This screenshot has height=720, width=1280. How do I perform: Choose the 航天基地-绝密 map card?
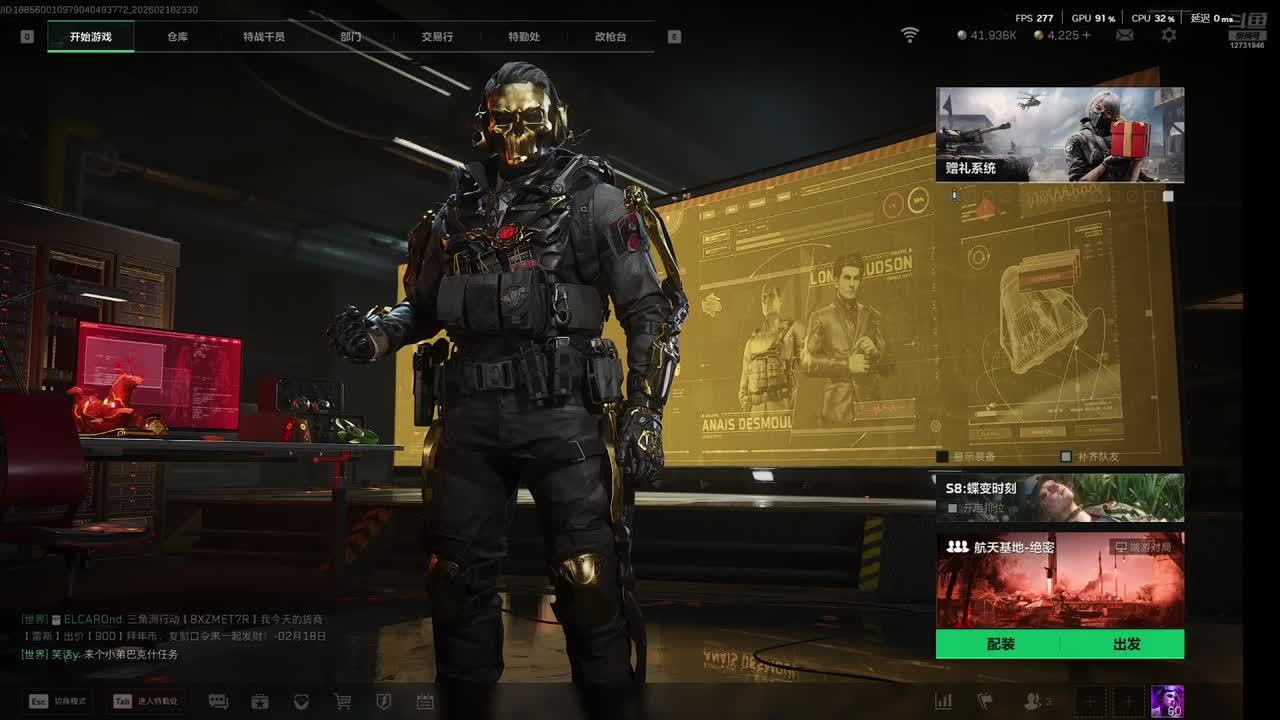pos(1059,580)
